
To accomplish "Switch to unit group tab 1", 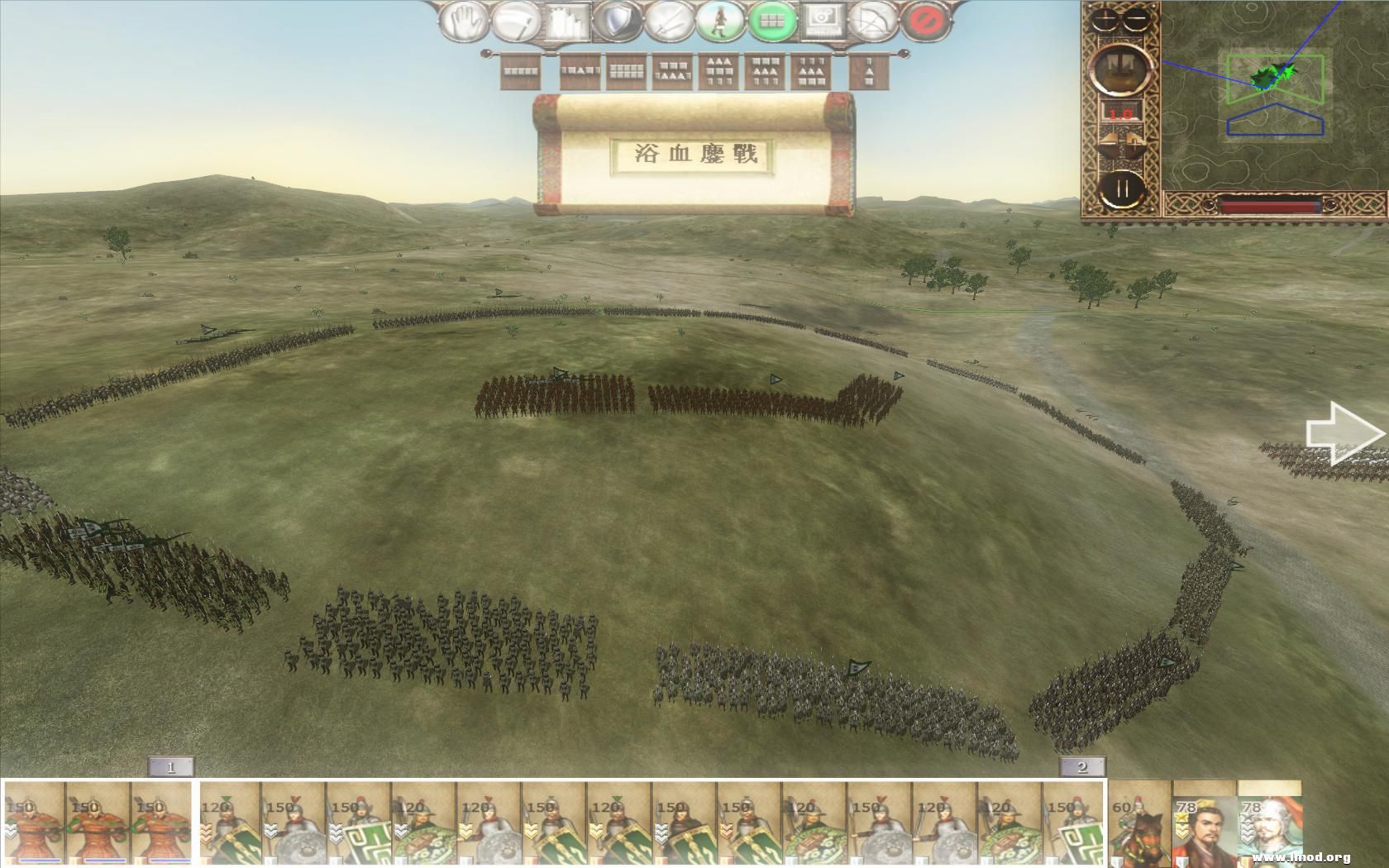I will tap(171, 767).
